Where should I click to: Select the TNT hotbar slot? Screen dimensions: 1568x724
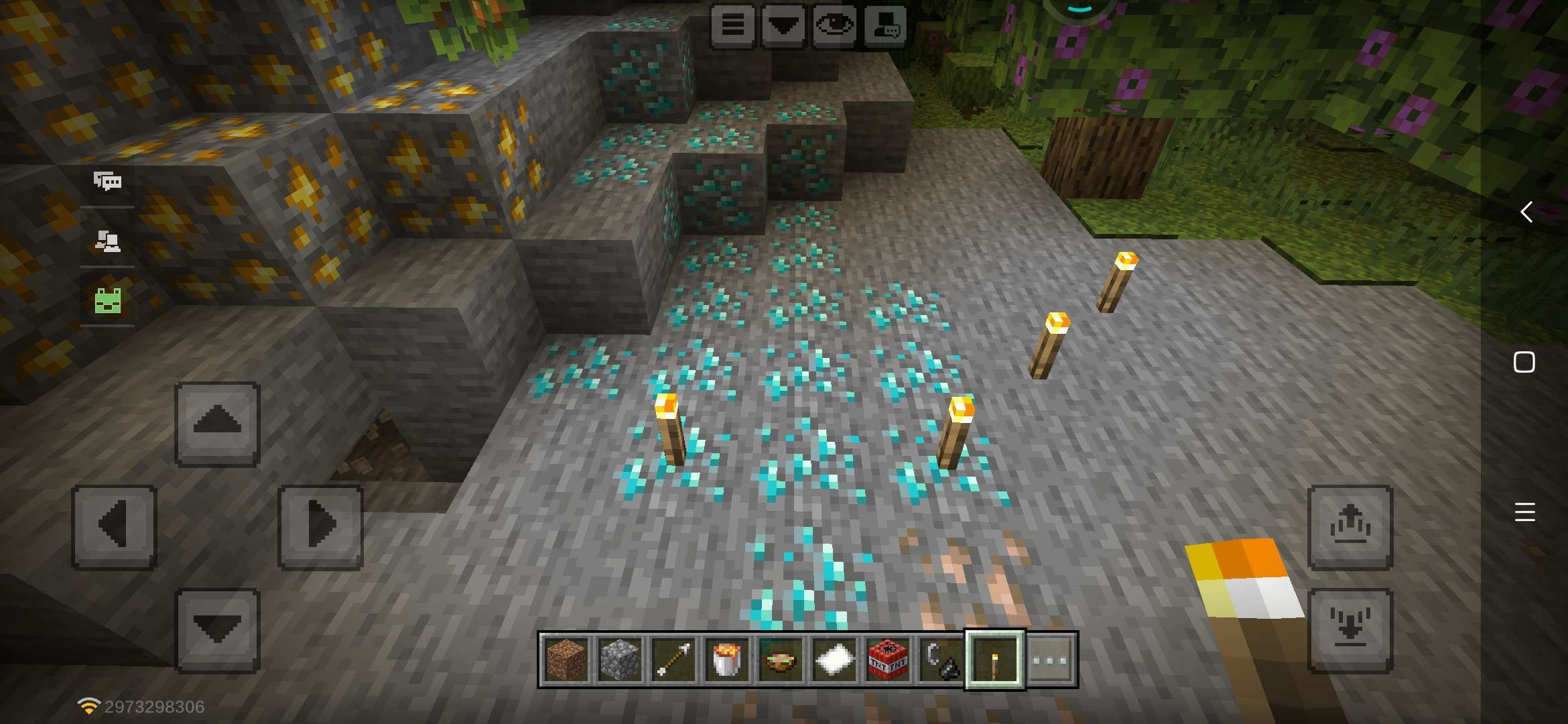click(x=888, y=660)
